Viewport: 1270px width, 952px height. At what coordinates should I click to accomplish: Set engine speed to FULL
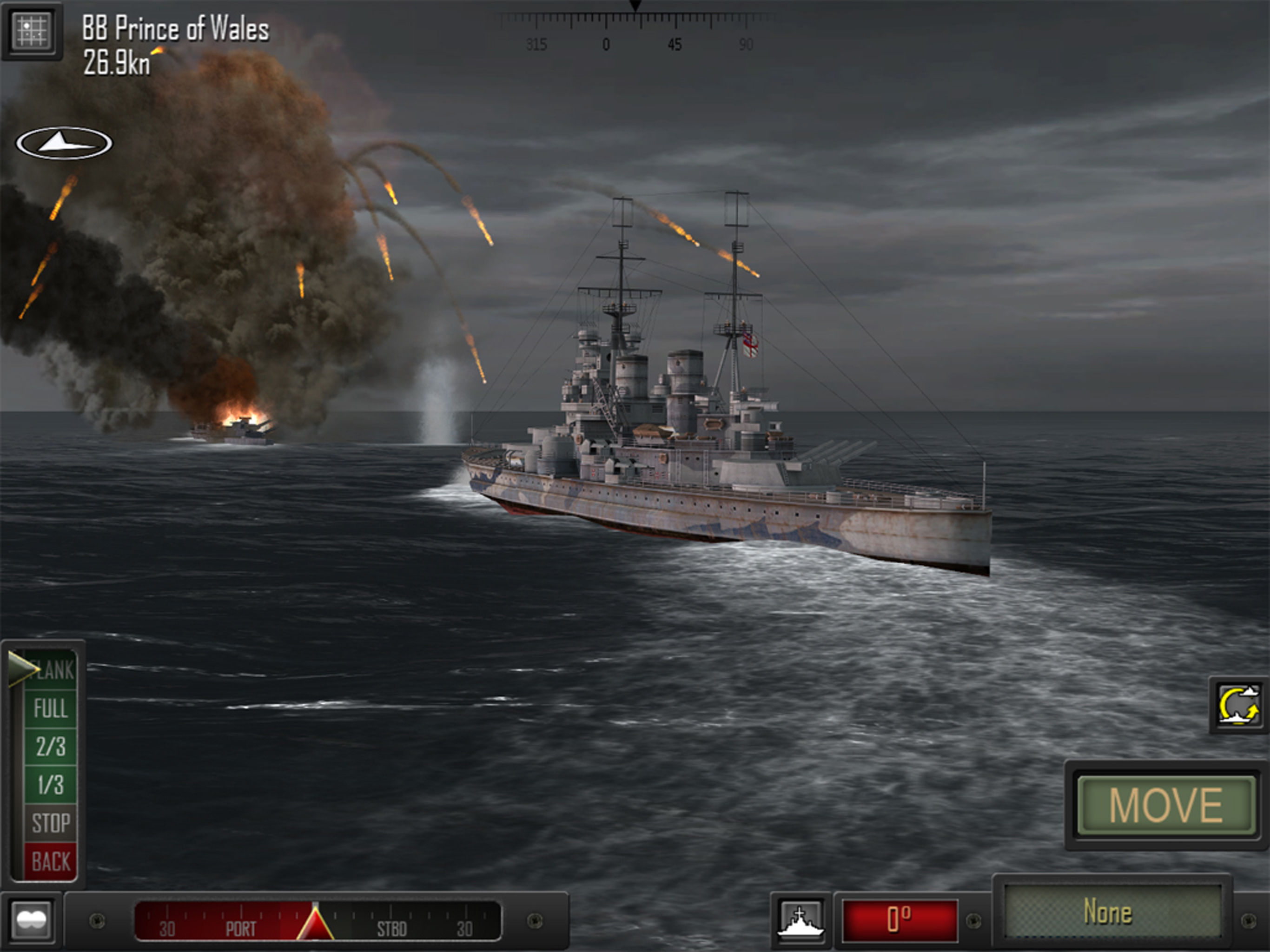pyautogui.click(x=51, y=708)
